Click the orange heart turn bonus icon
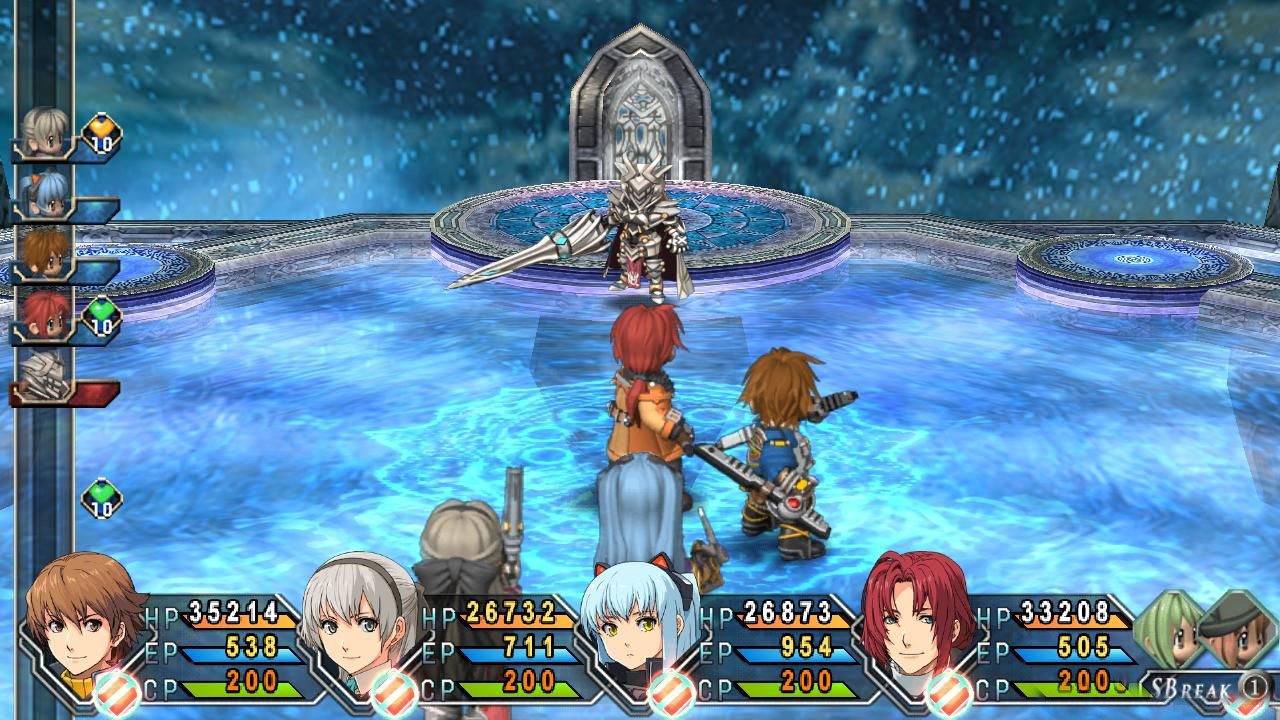This screenshot has height=720, width=1280. (x=101, y=133)
